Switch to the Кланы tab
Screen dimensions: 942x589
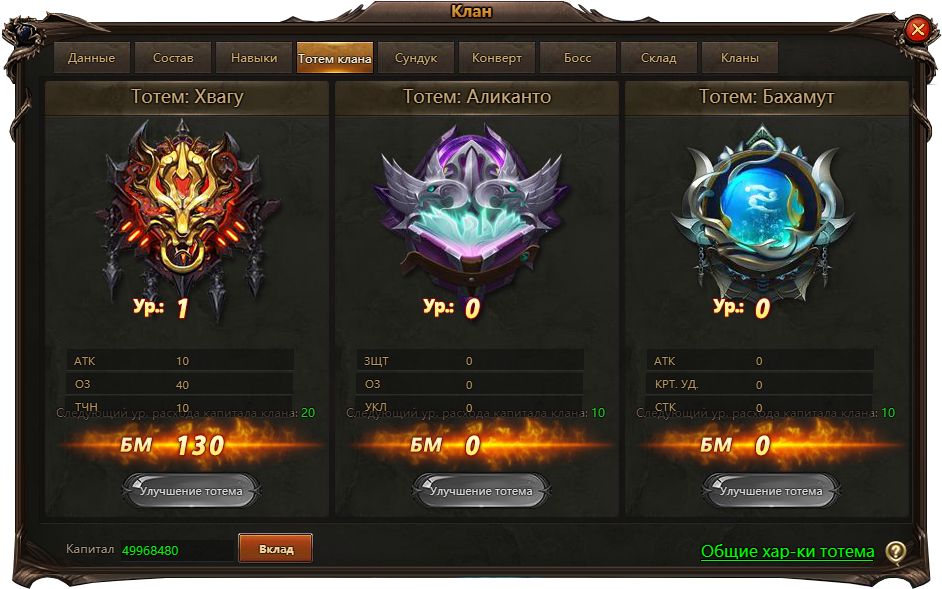coord(740,58)
